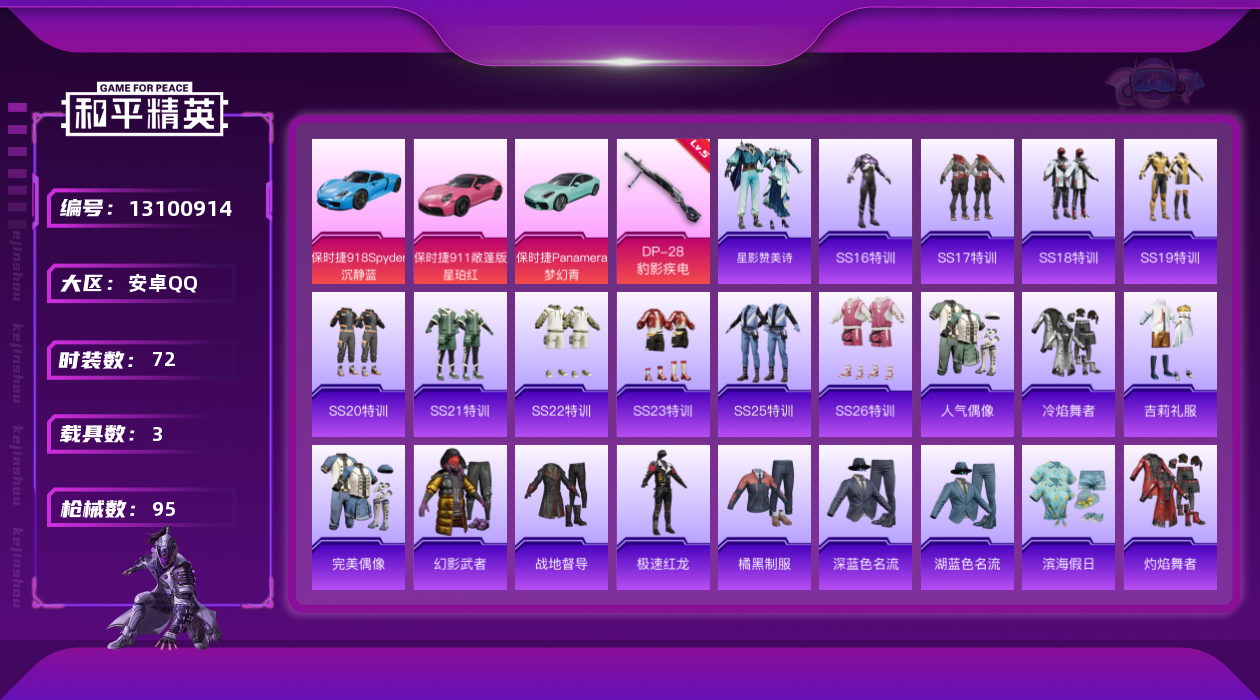Open the 滨海假日 outfit card
Image resolution: width=1260 pixels, height=700 pixels.
tap(1068, 517)
